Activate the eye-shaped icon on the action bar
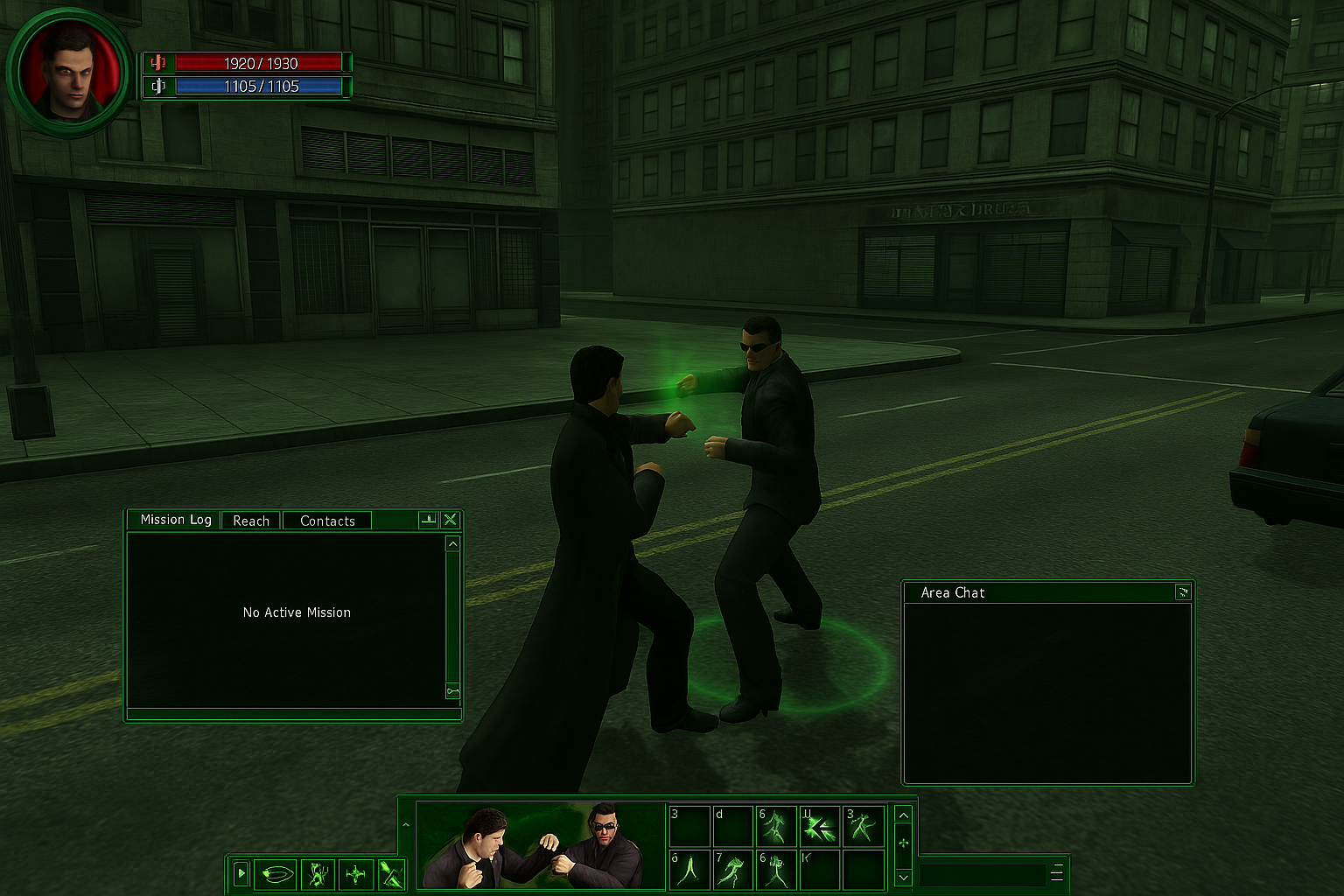Image resolution: width=1344 pixels, height=896 pixels. 277,873
